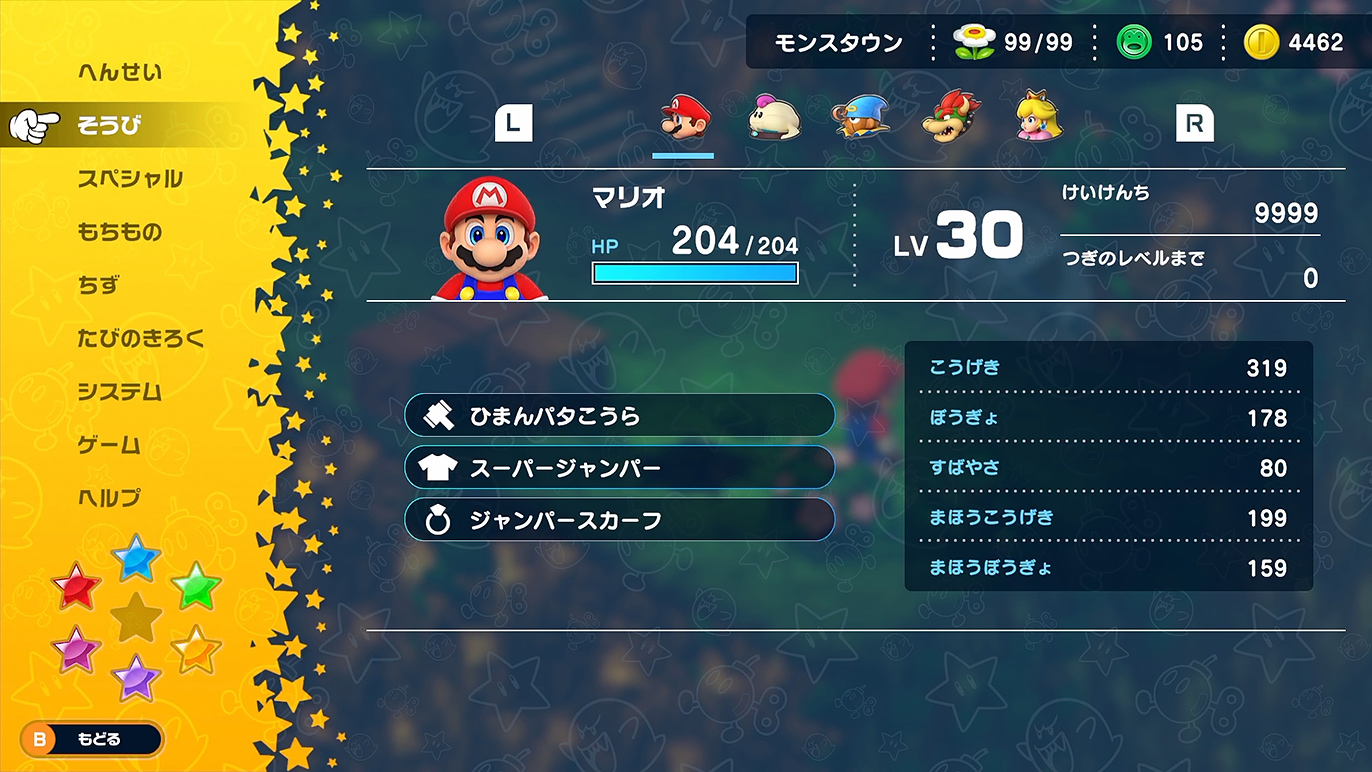Screen dimensions: 1372x772
Task: Select Mario's character icon
Action: pyautogui.click(x=683, y=117)
